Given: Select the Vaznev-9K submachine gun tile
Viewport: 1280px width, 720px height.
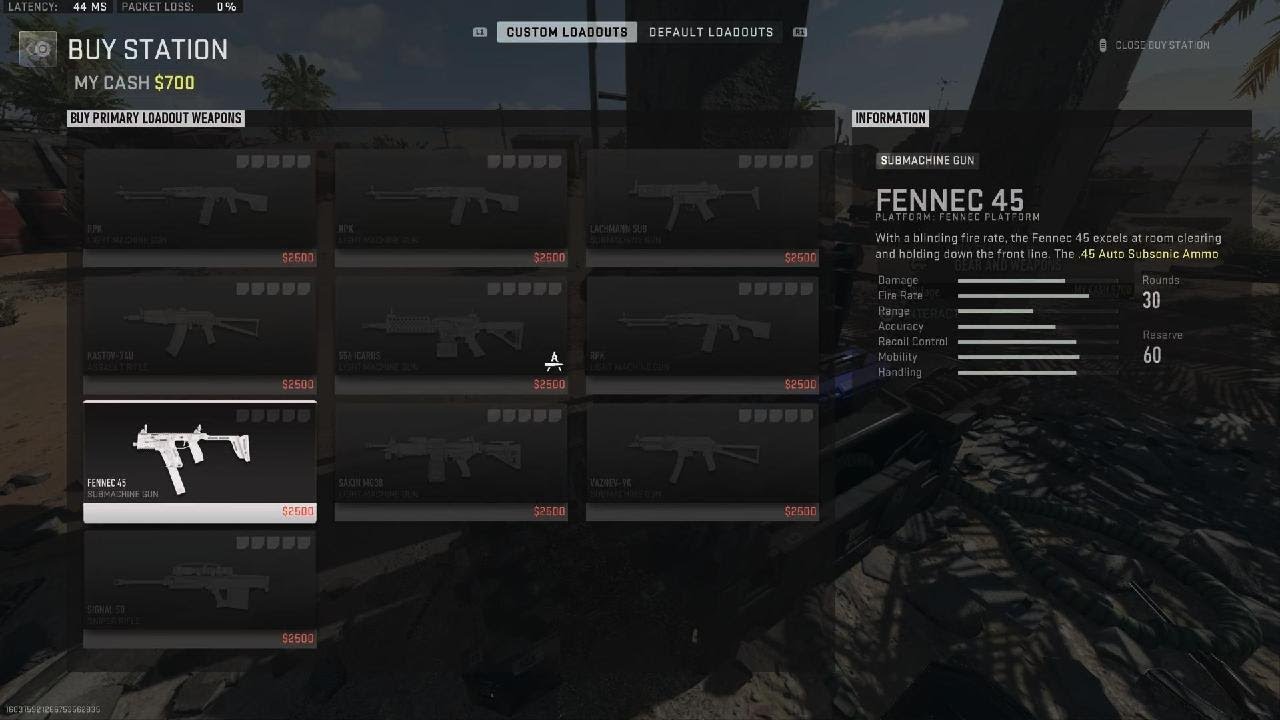Looking at the screenshot, I should (x=702, y=461).
